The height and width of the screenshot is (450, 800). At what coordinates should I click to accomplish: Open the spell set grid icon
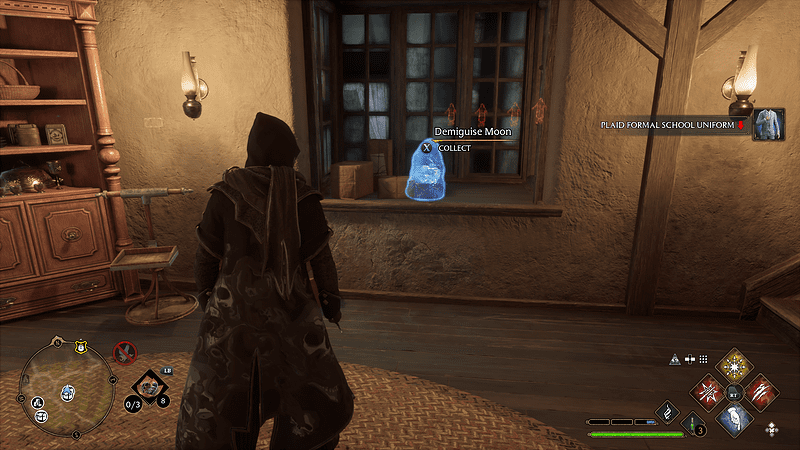coord(703,360)
